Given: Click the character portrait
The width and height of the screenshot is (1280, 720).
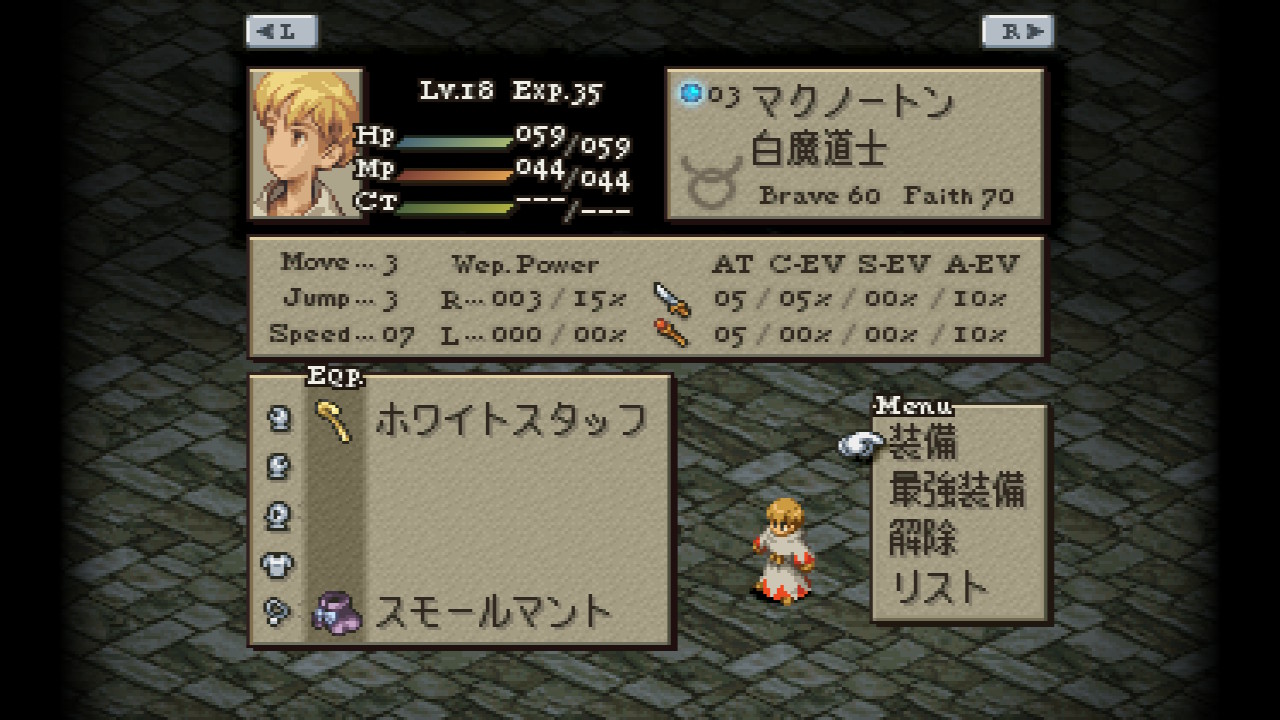Looking at the screenshot, I should click(306, 143).
